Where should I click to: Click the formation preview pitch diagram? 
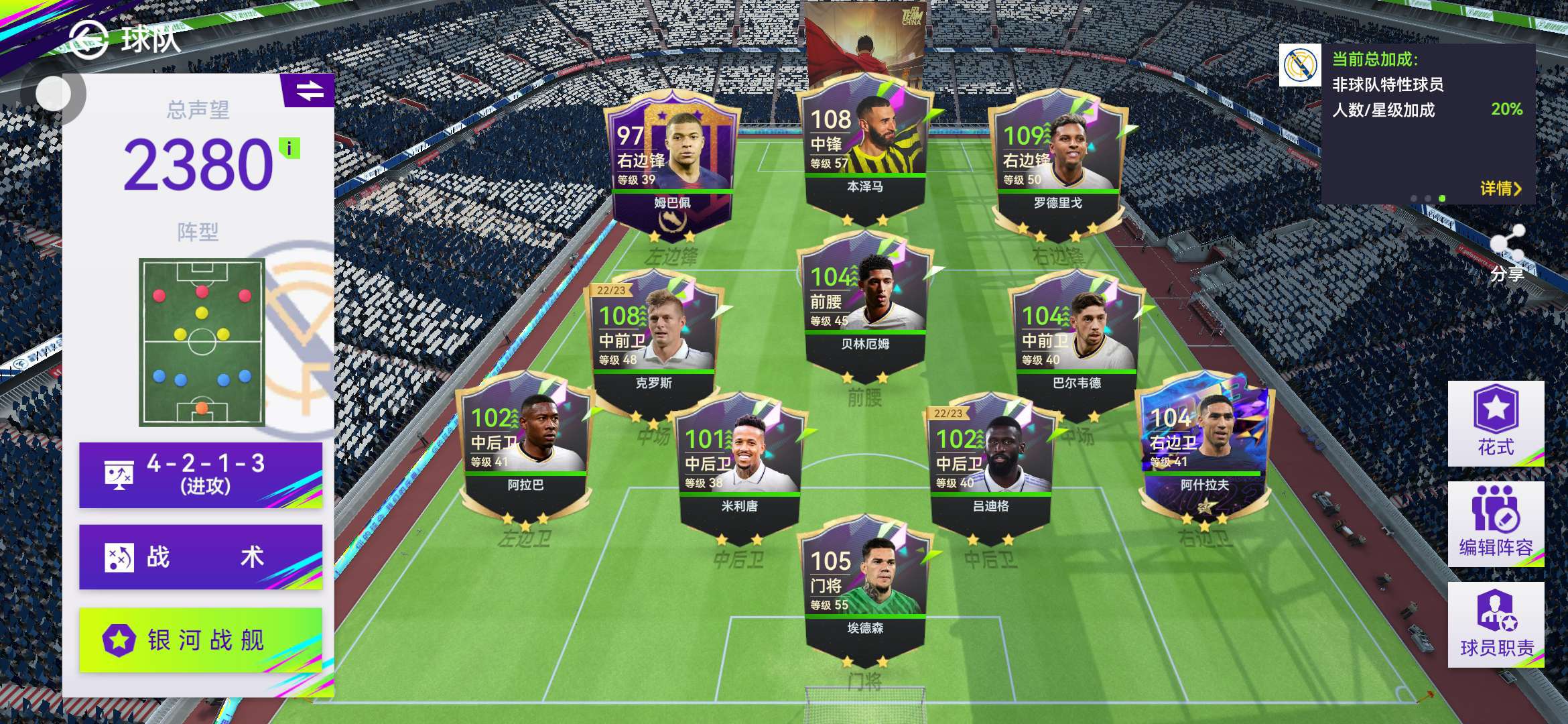pos(202,342)
